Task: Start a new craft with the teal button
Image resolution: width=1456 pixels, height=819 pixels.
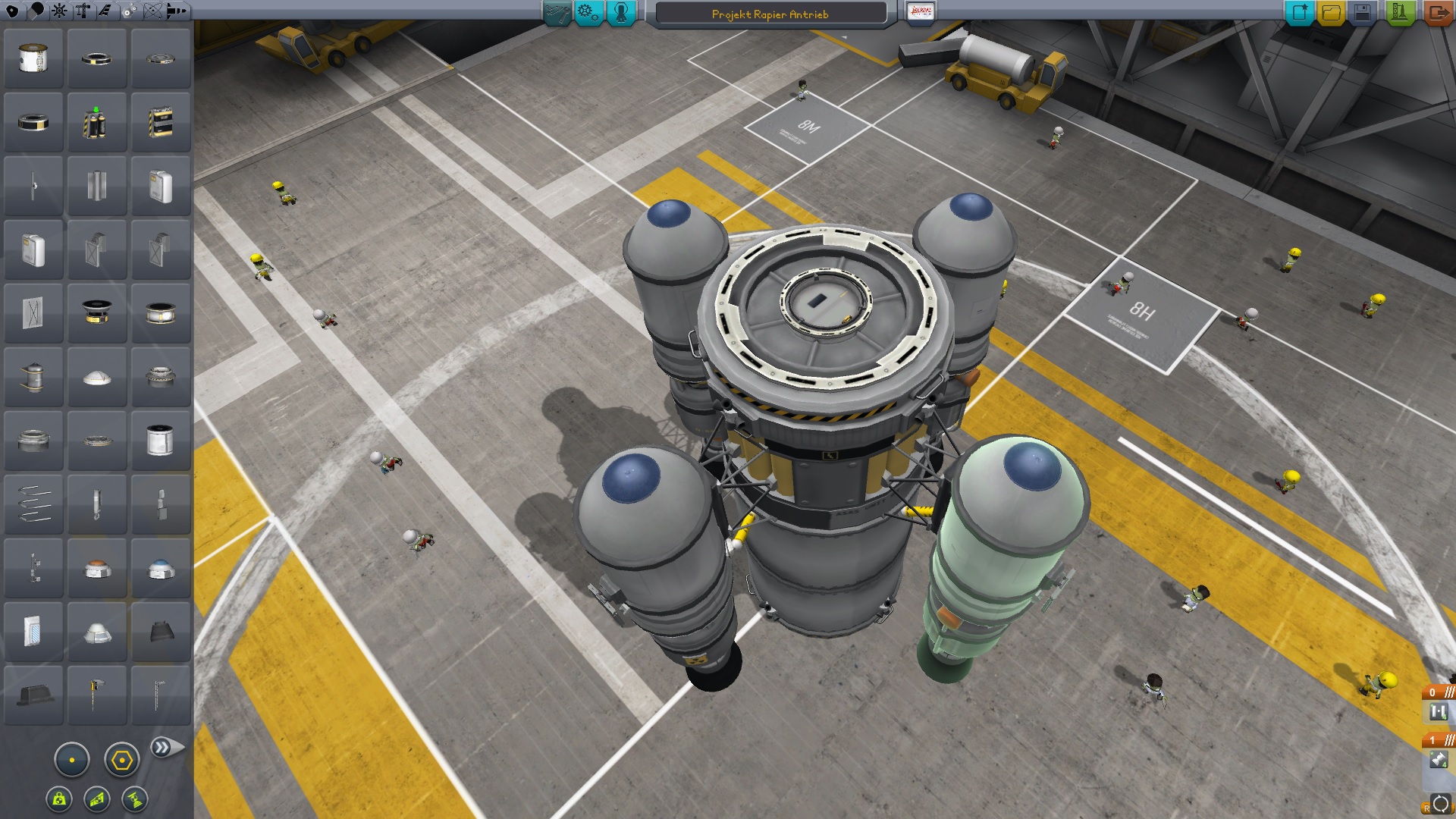Action: pos(1298,12)
